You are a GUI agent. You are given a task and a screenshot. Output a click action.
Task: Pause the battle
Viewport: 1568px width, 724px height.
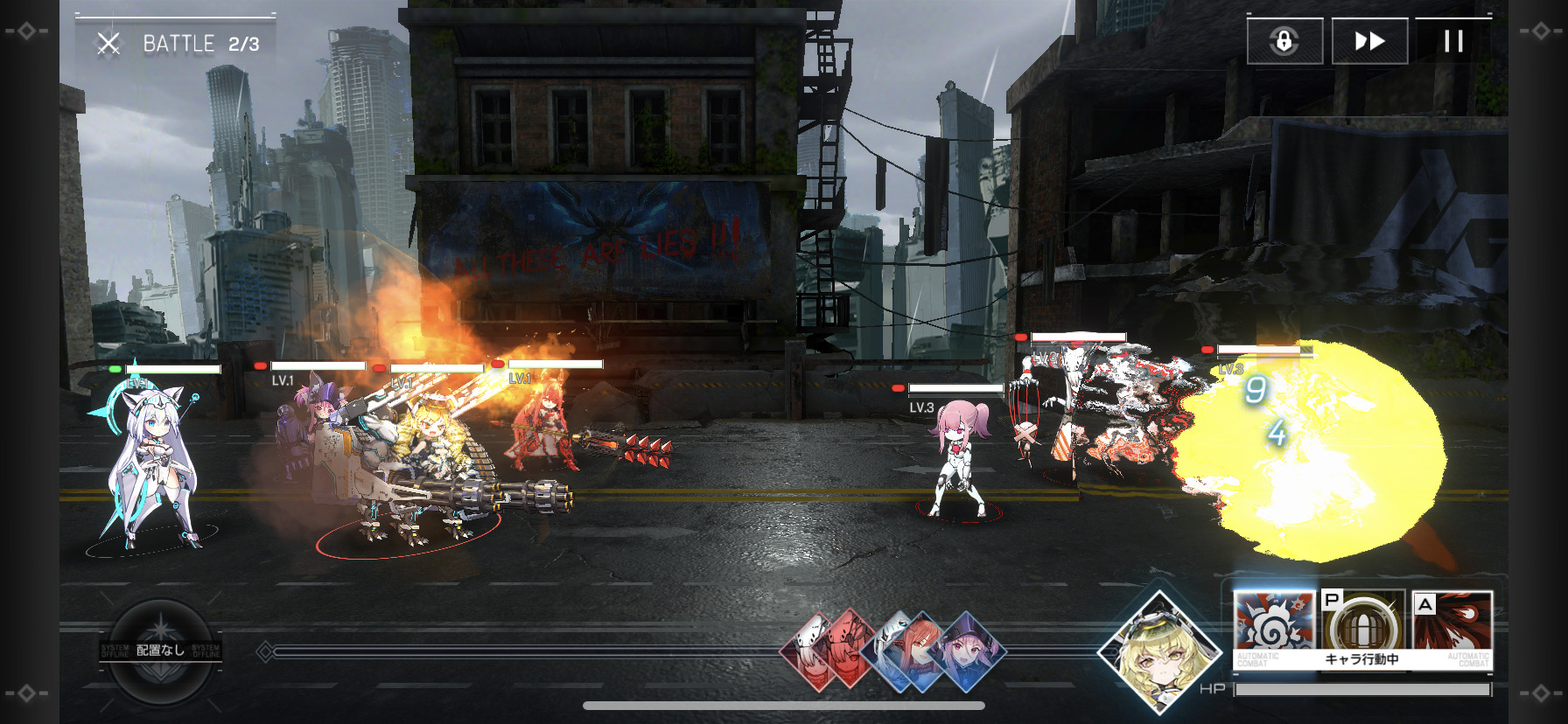pyautogui.click(x=1452, y=41)
